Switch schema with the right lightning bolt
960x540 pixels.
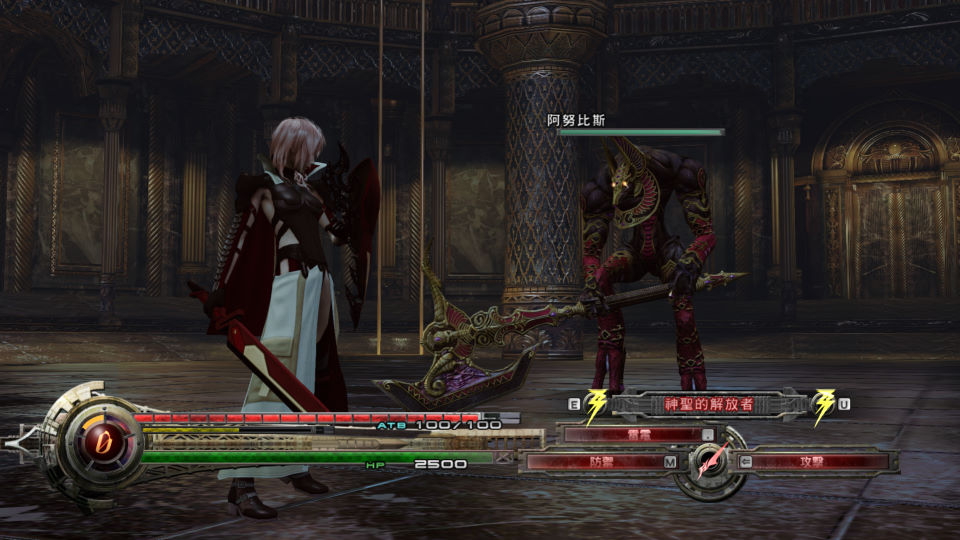[x=825, y=405]
